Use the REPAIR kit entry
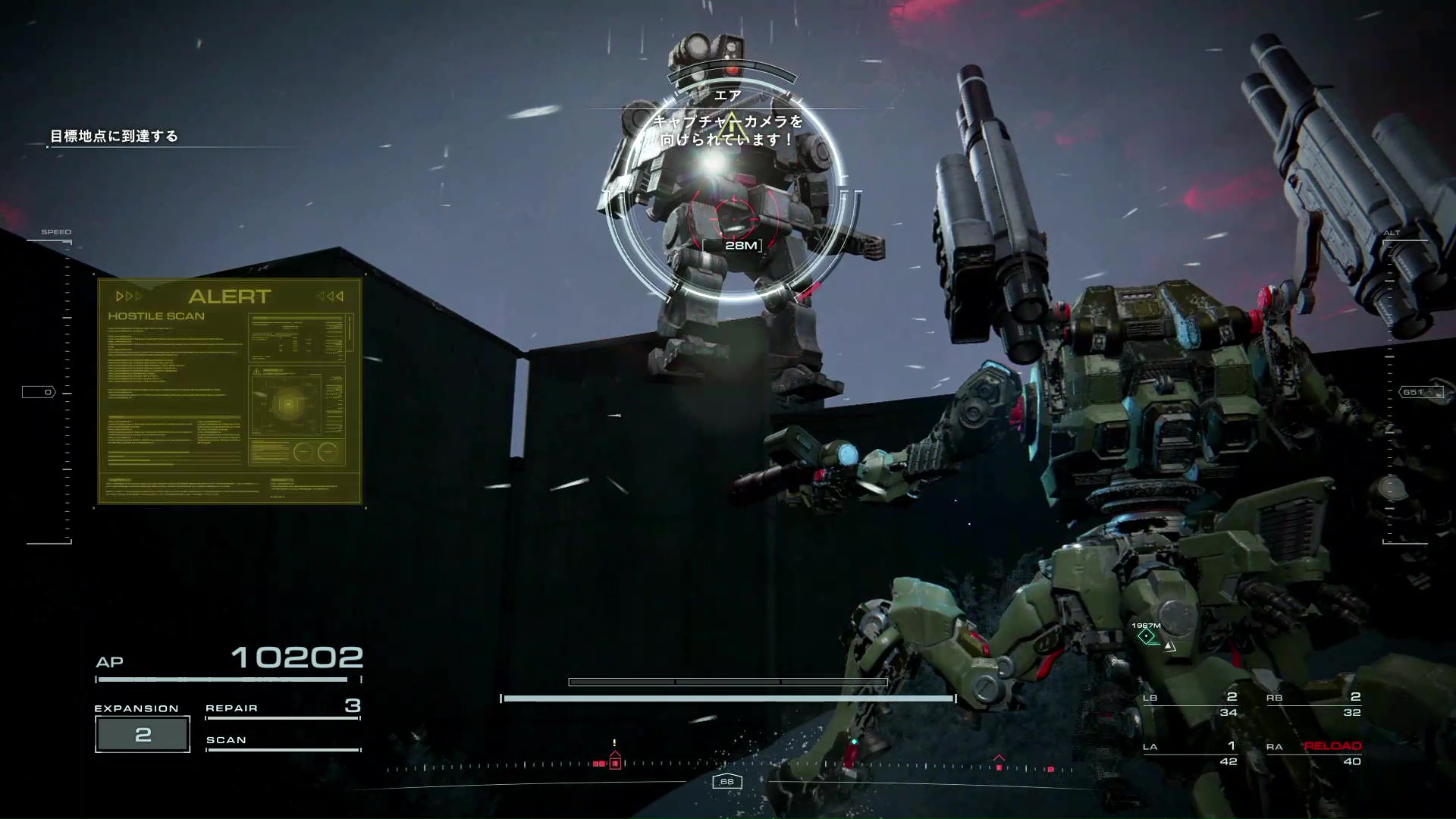 pyautogui.click(x=282, y=708)
